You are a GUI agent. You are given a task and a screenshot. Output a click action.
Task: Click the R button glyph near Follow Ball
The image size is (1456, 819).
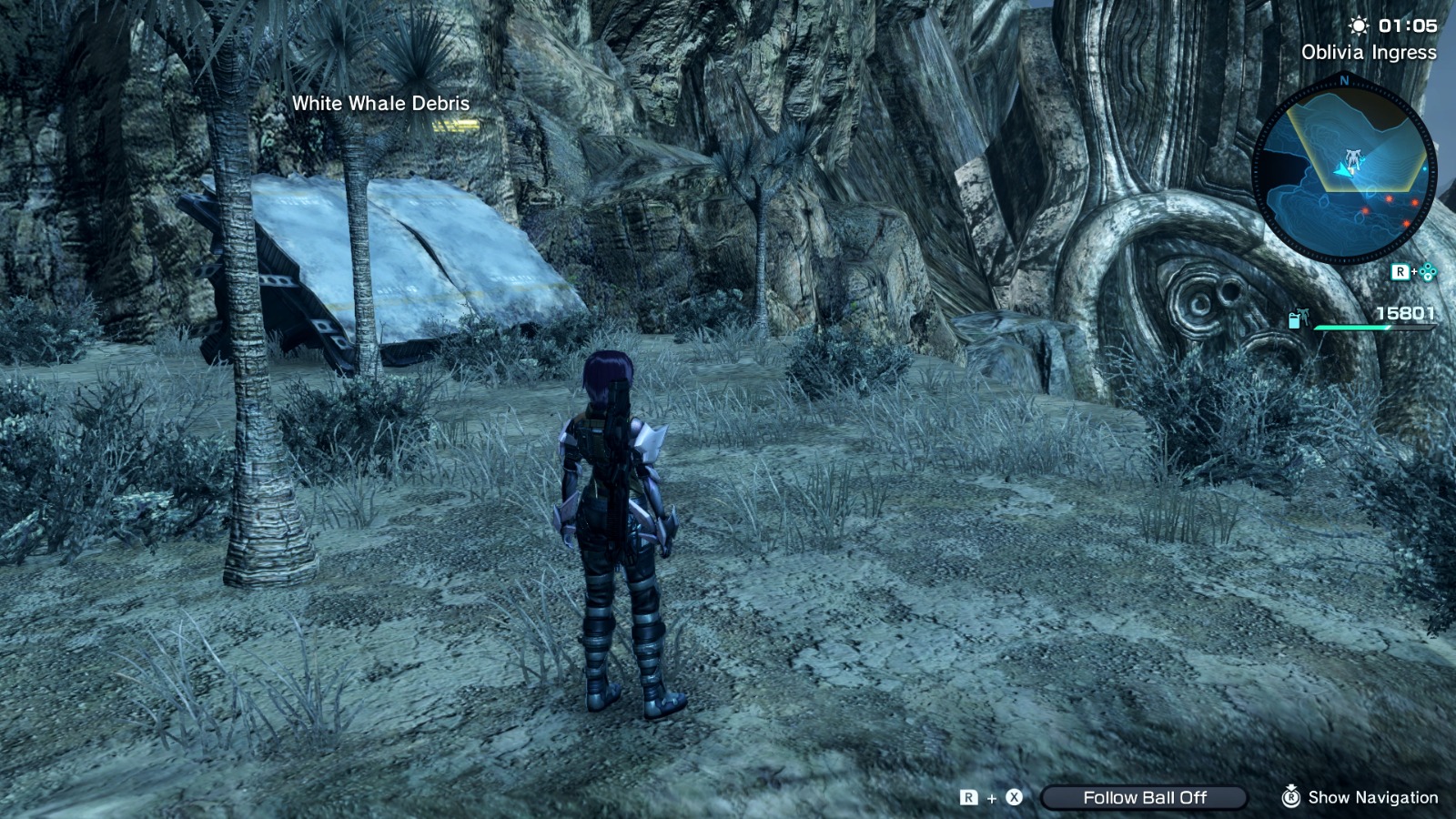(968, 797)
